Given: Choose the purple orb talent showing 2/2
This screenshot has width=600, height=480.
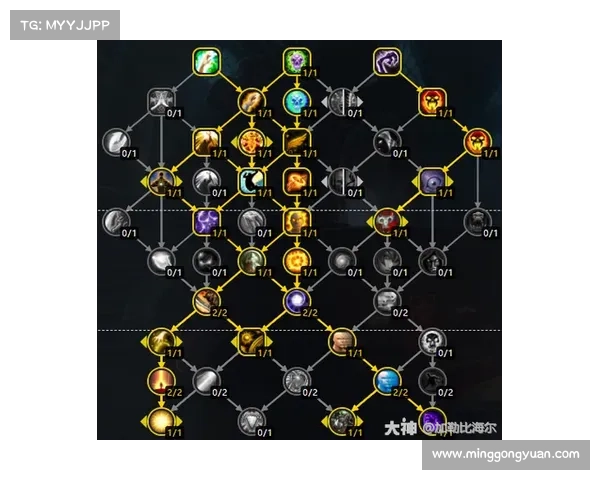Looking at the screenshot, I should pyautogui.click(x=296, y=299).
